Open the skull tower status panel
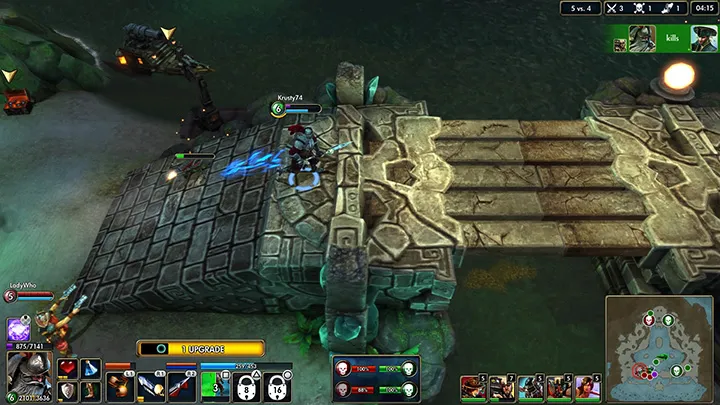This screenshot has height=405, width=720. (x=376, y=378)
